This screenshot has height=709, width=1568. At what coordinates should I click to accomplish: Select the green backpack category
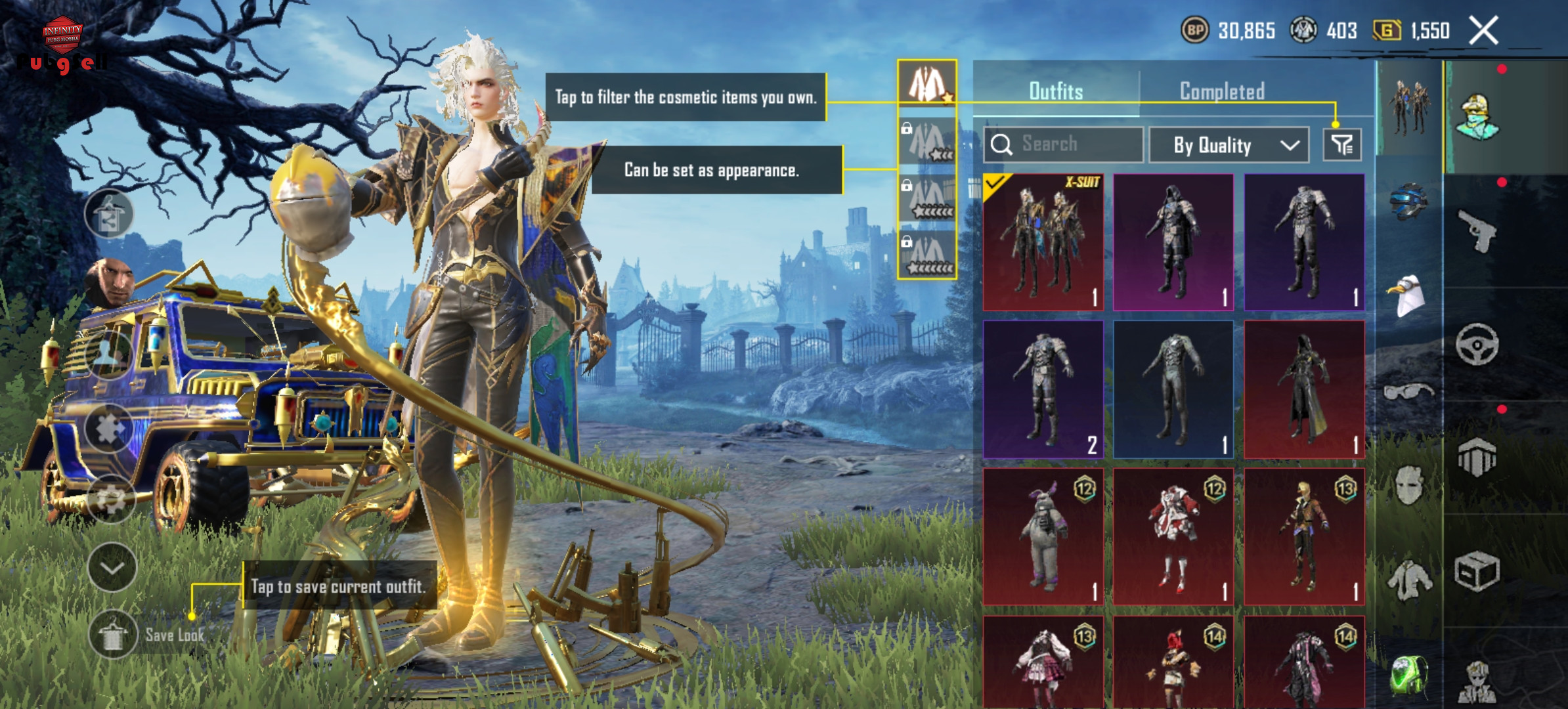pyautogui.click(x=1408, y=675)
